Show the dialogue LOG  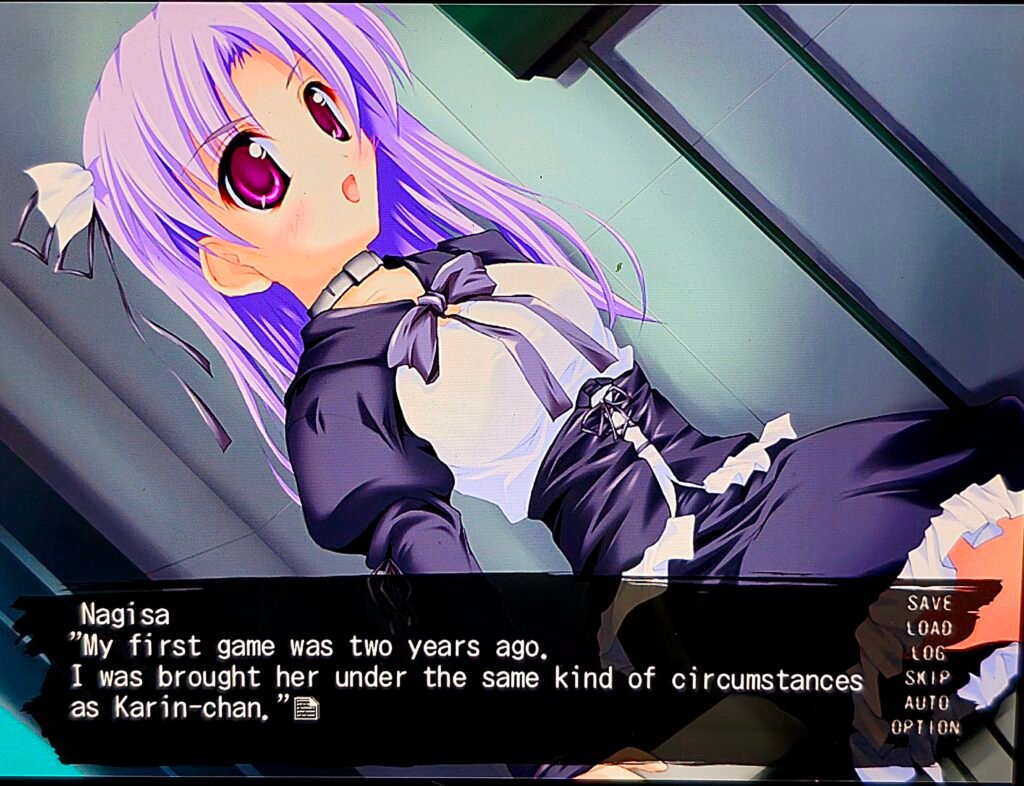[928, 653]
